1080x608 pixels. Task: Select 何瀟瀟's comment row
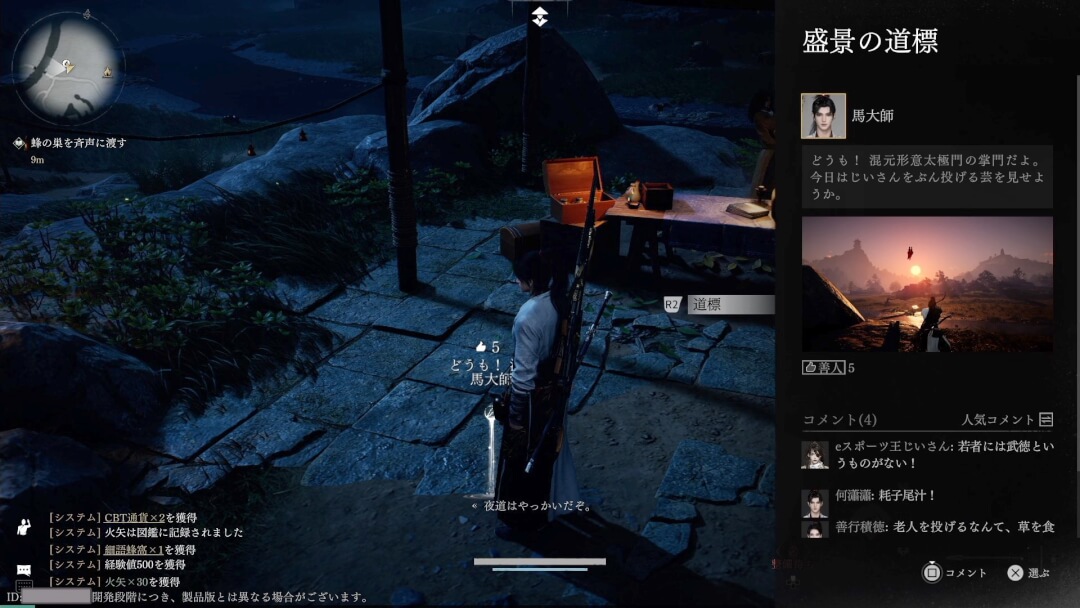click(927, 497)
